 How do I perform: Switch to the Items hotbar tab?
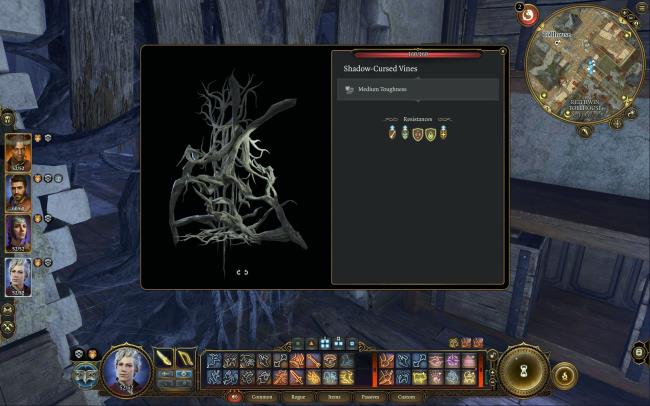tap(334, 397)
